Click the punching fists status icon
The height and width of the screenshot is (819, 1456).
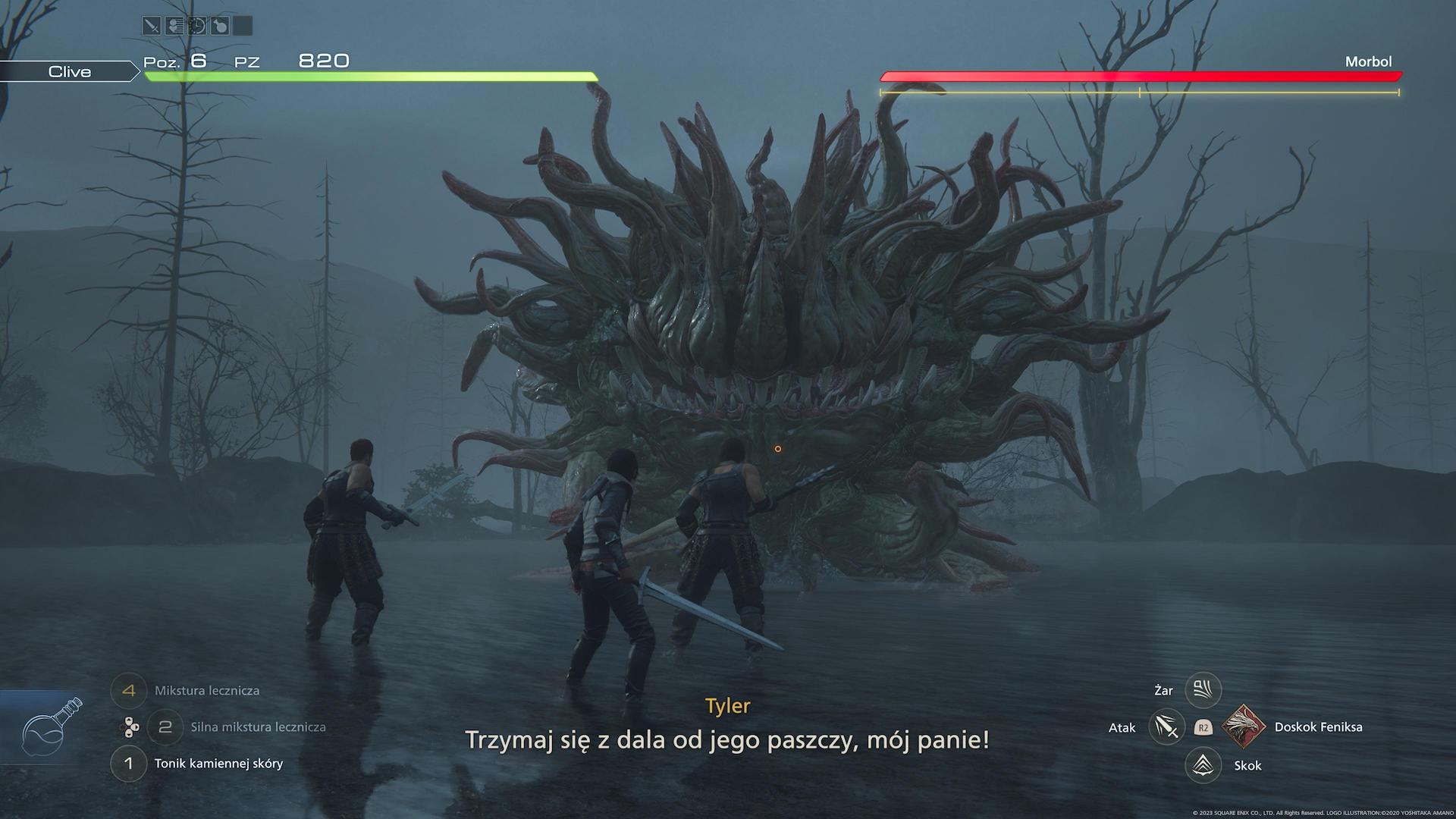tap(174, 27)
